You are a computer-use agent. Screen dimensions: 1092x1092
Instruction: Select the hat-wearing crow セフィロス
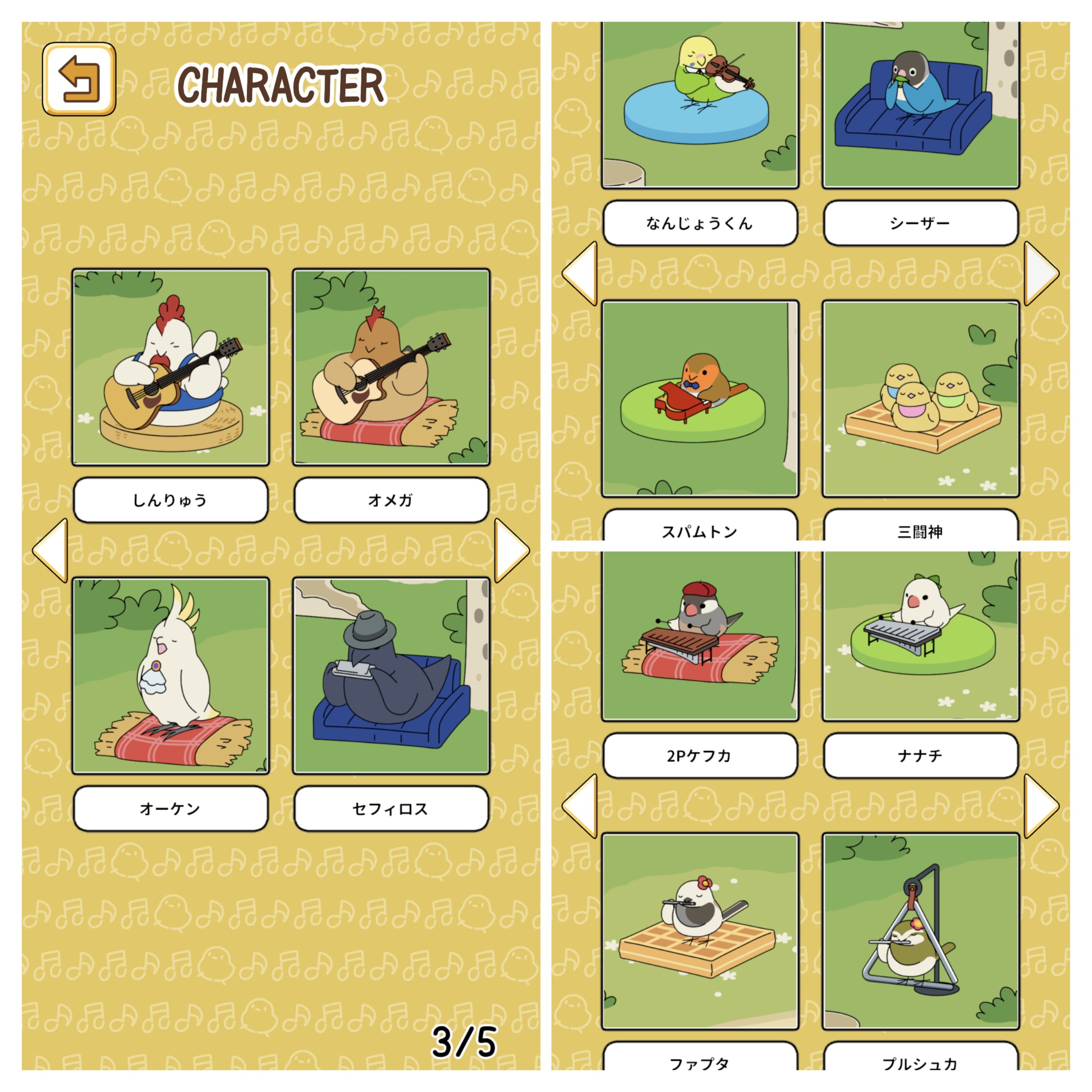(x=391, y=675)
